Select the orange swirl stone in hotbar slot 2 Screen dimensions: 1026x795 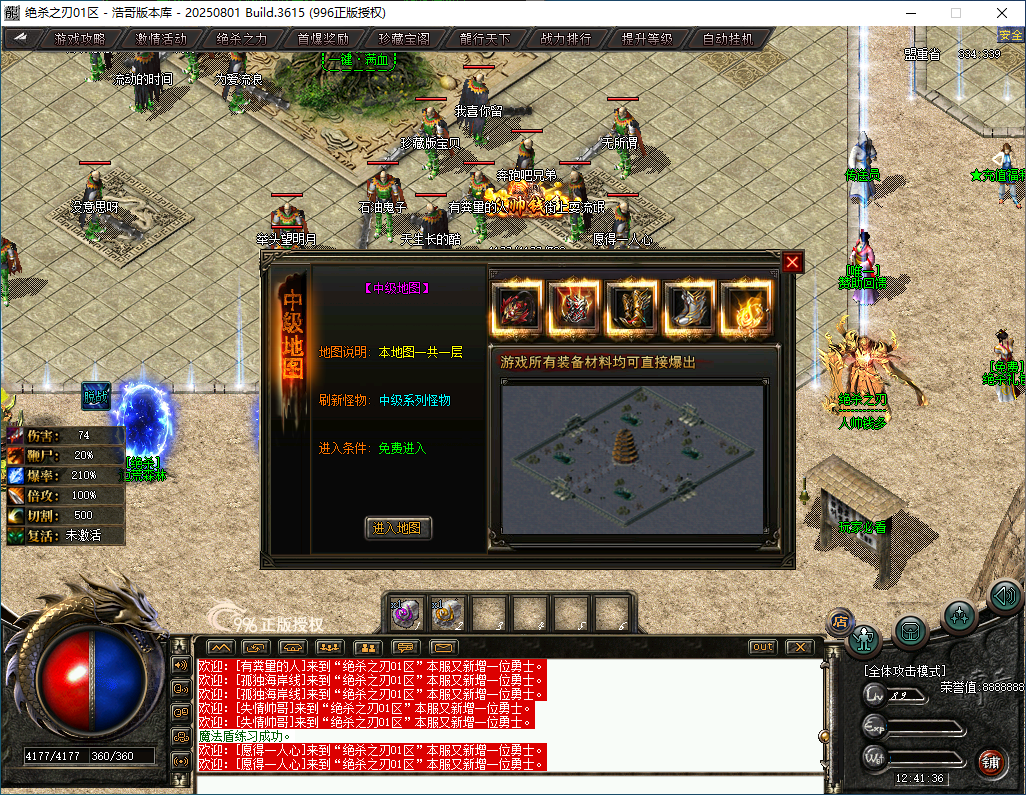(447, 612)
